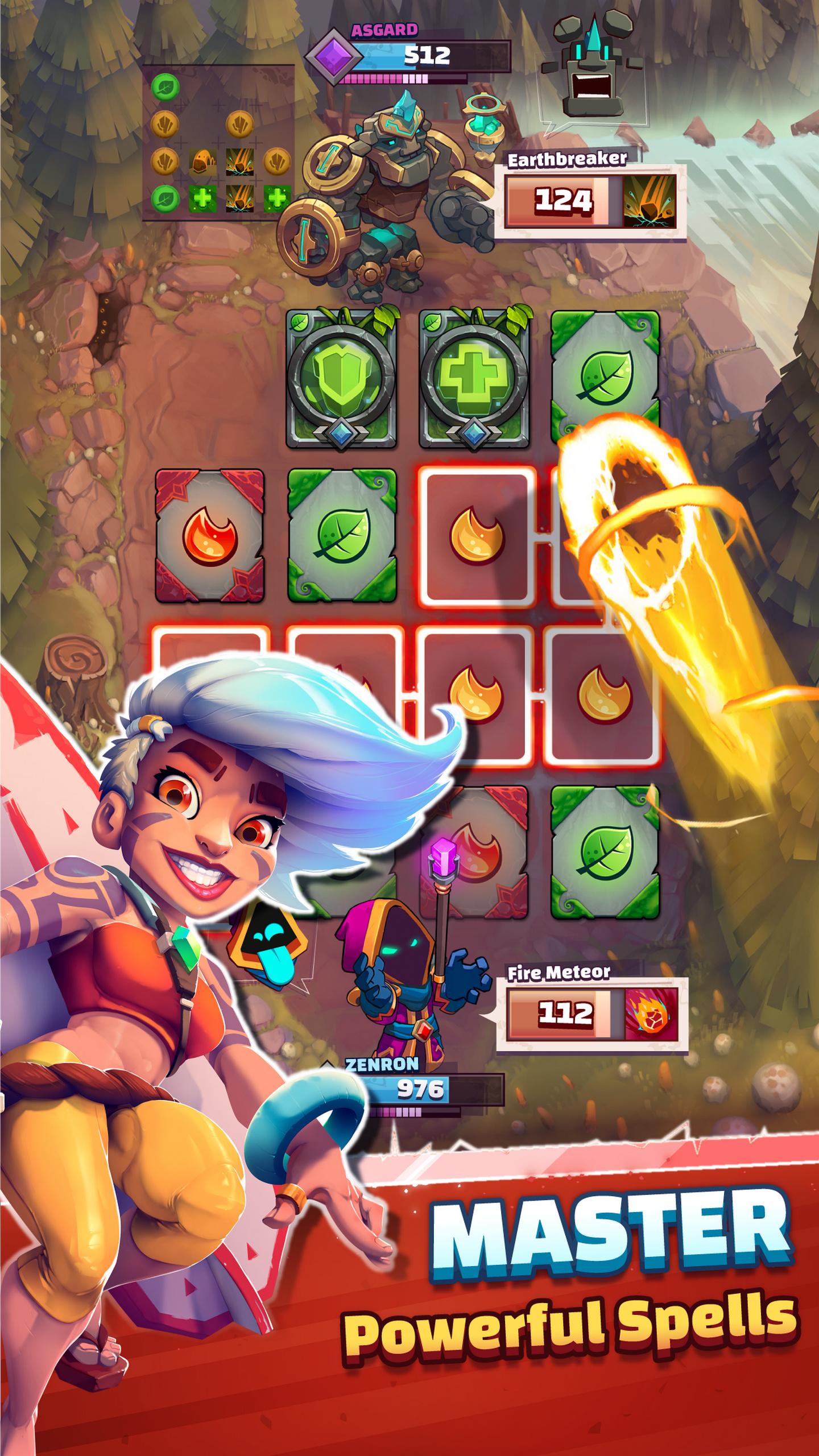
Task: Select the Earthbreaker nameplate banner
Action: coord(569,159)
